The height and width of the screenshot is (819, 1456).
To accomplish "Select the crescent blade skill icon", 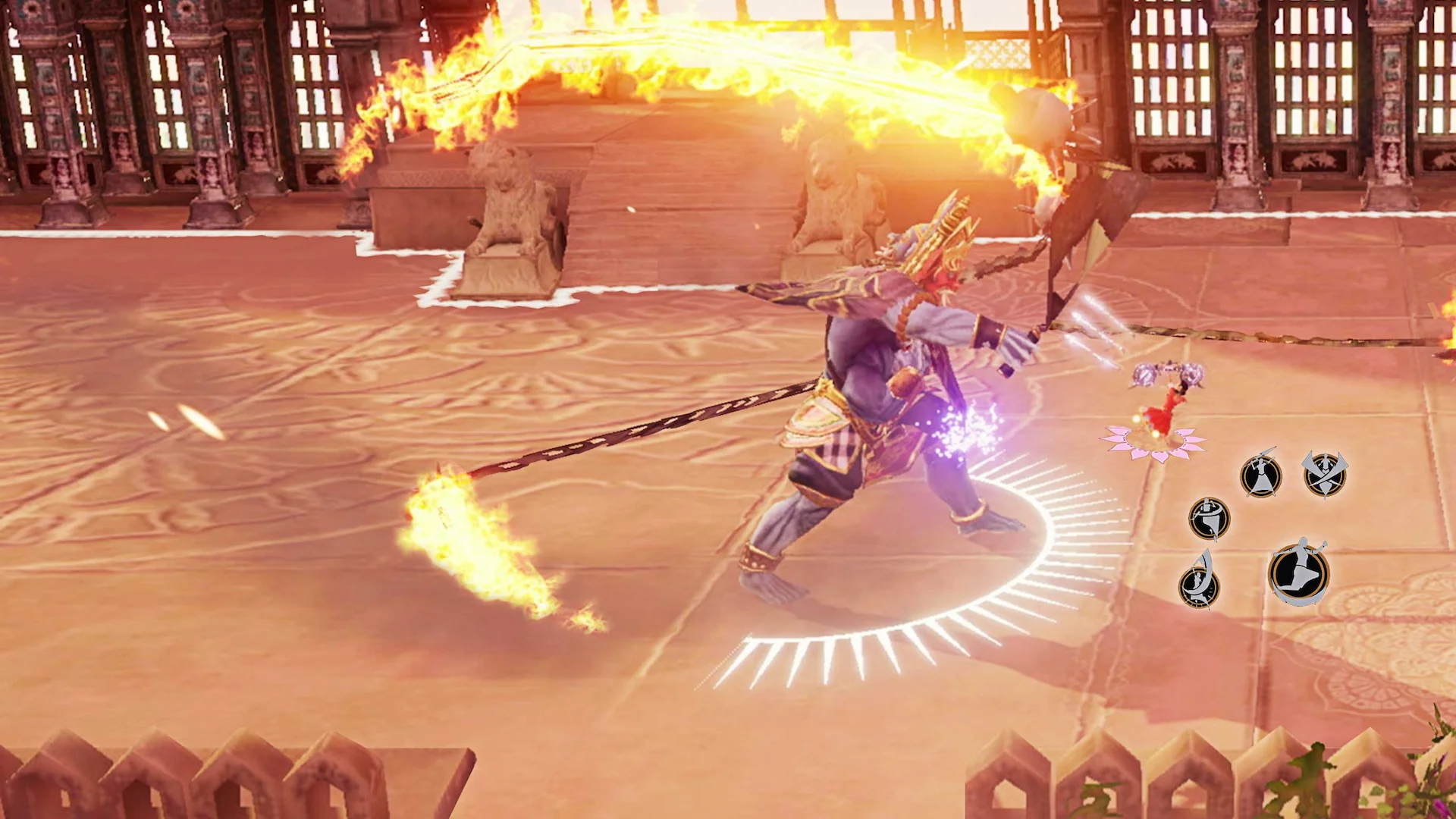I will pyautogui.click(x=1198, y=587).
